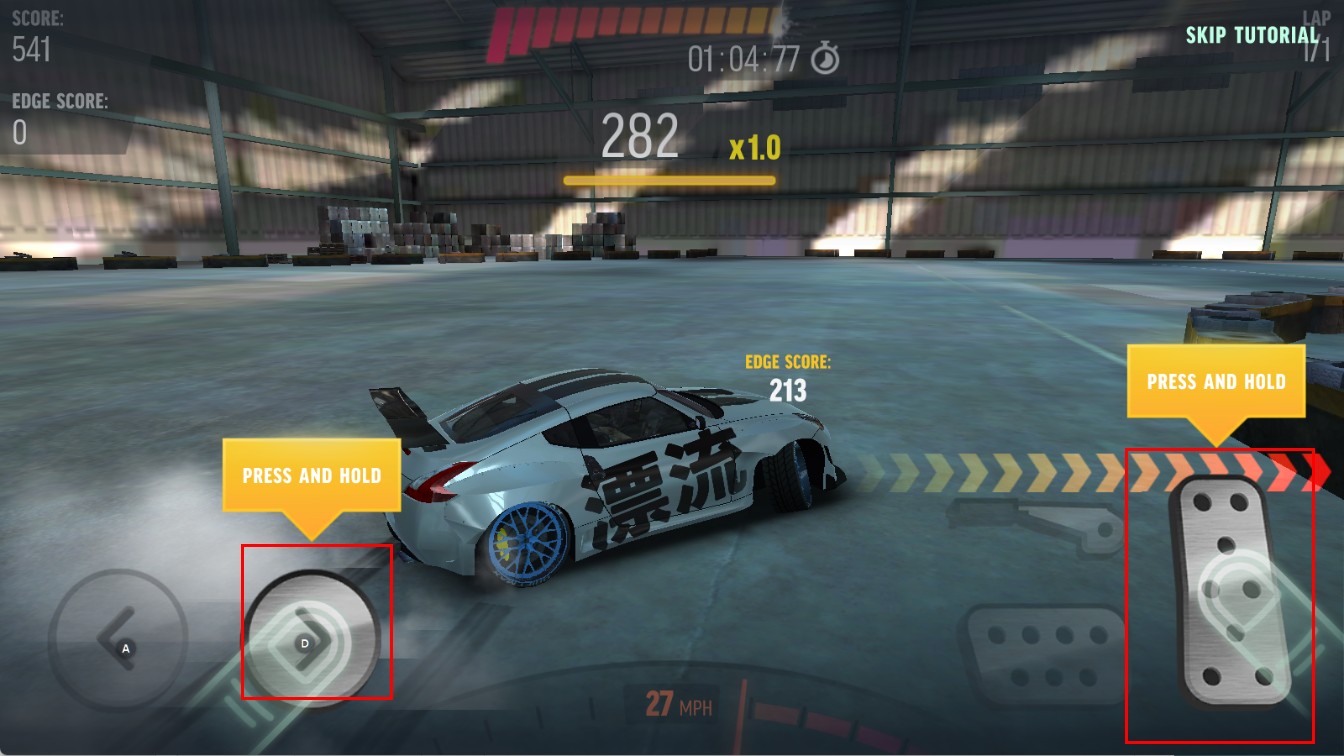The width and height of the screenshot is (1344, 756).
Task: Tap the steer right arrow button
Action: pos(312,637)
